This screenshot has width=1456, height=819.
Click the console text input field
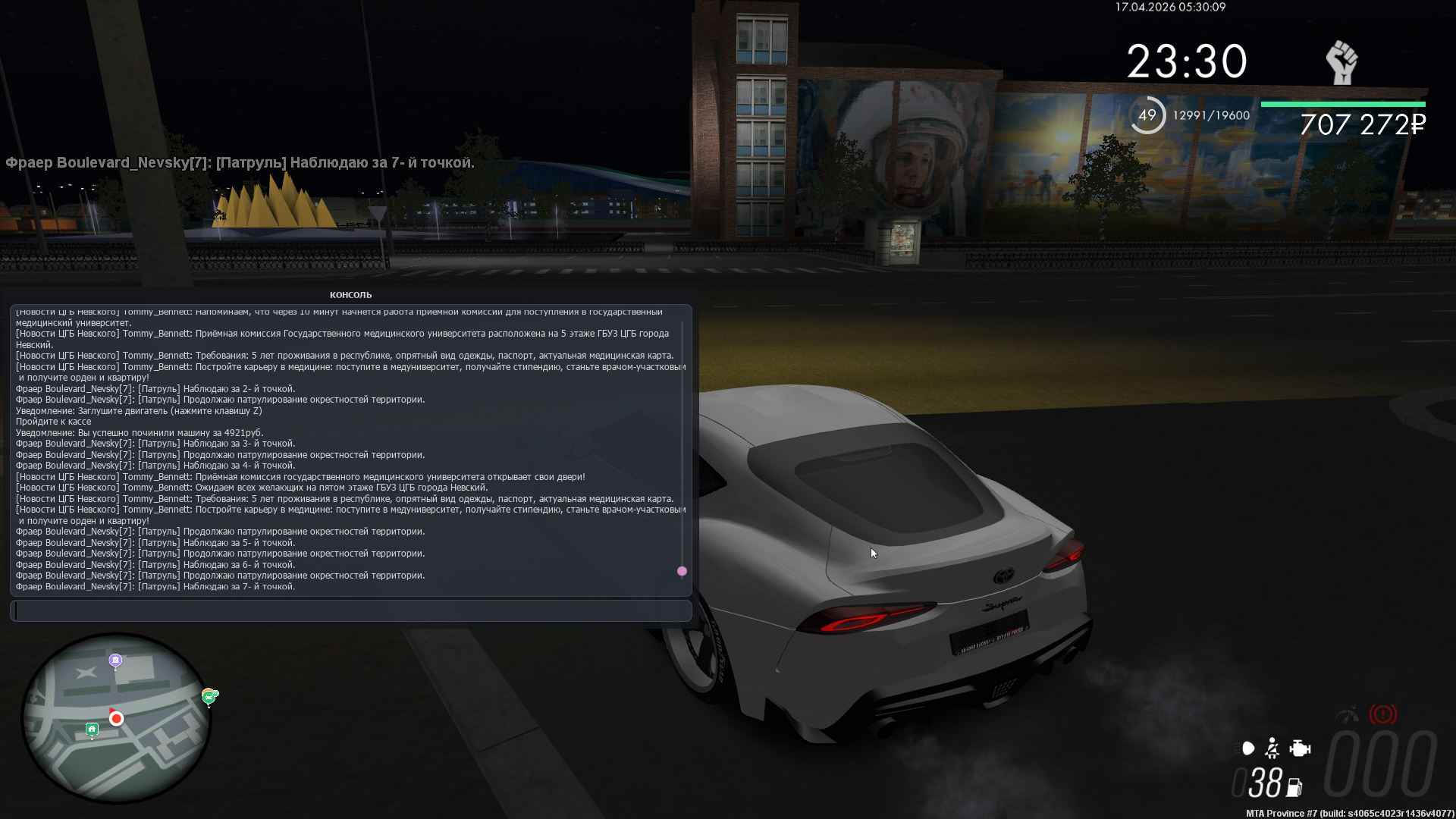click(350, 610)
